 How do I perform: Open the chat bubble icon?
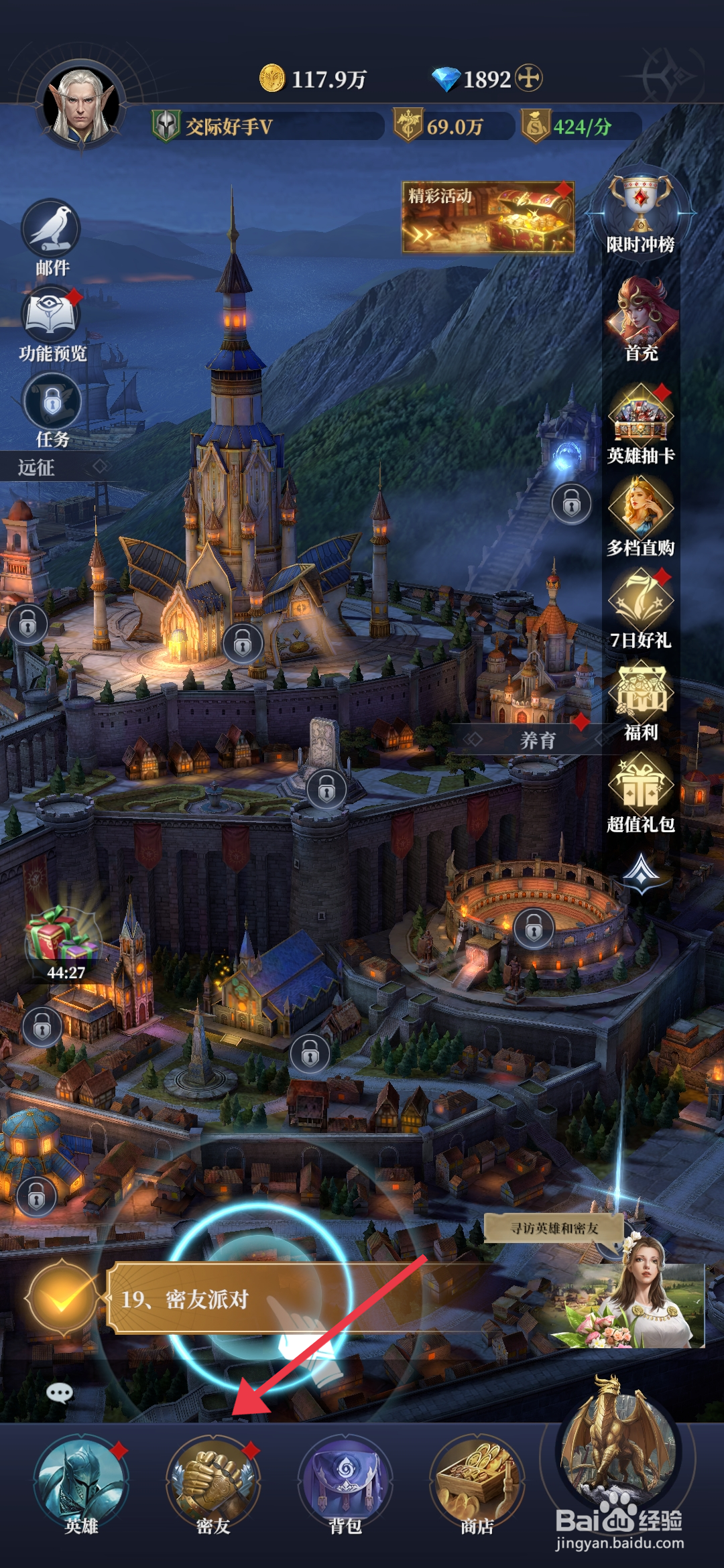[x=60, y=1394]
